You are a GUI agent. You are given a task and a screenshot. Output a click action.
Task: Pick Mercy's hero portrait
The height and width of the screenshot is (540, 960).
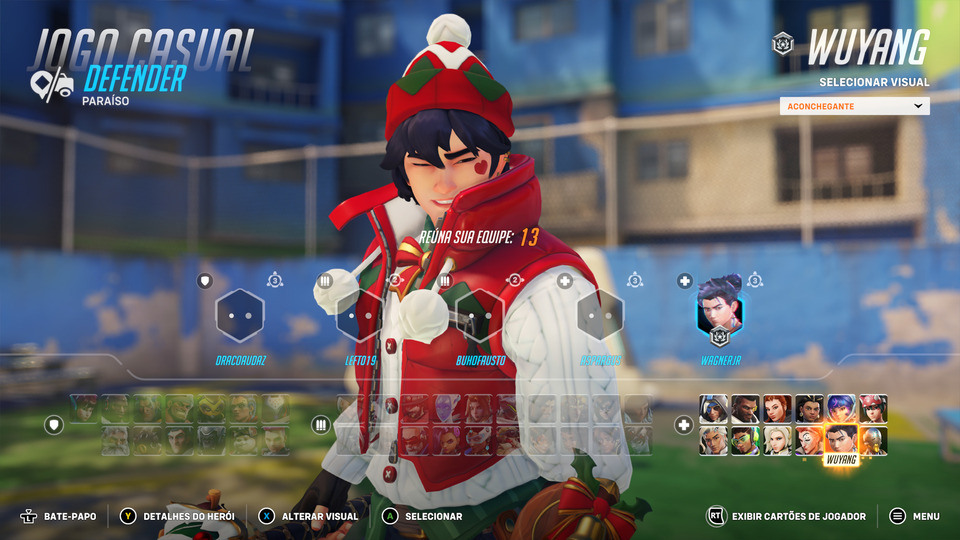pyautogui.click(x=776, y=440)
